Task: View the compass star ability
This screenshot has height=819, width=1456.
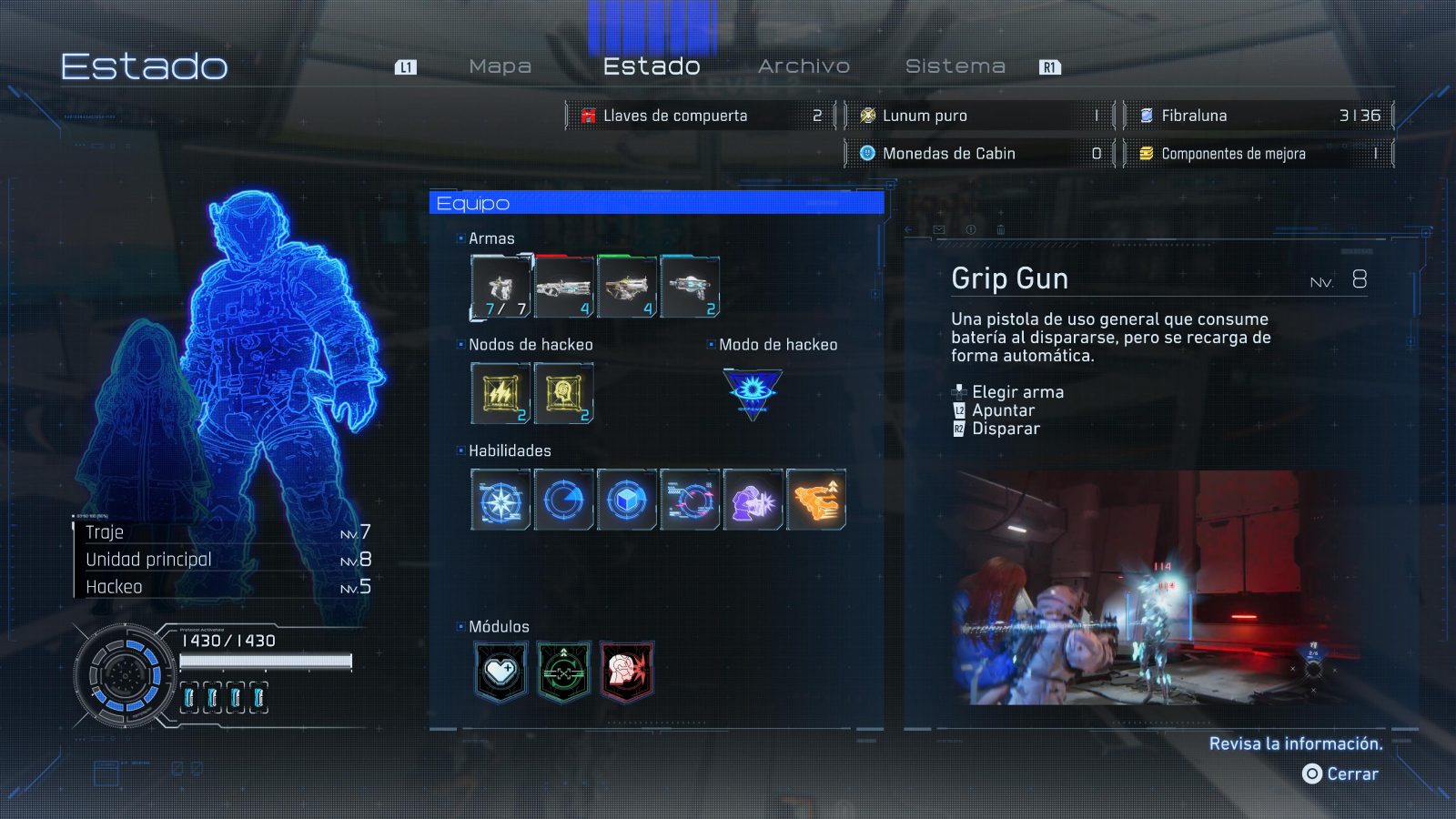Action: pos(500,500)
